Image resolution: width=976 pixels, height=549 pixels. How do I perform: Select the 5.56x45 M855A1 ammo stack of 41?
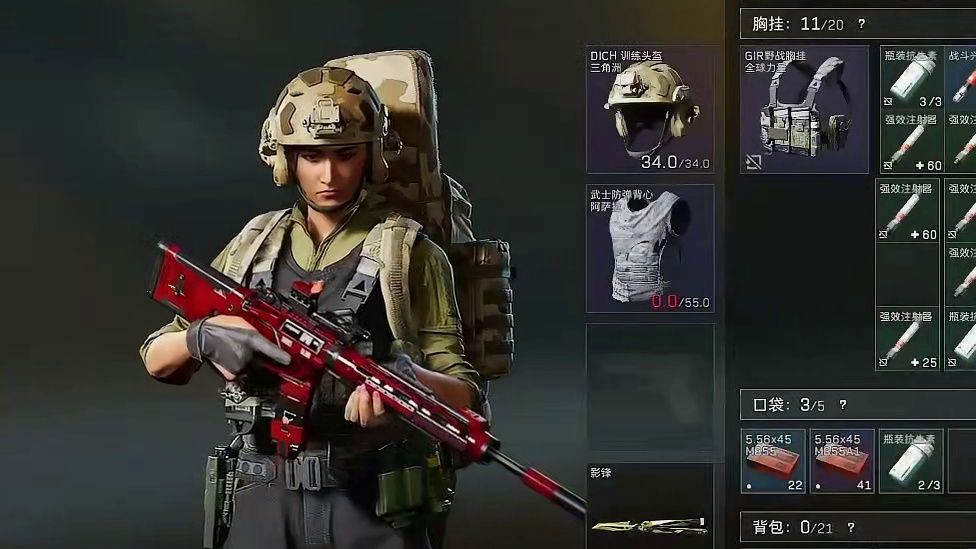tap(842, 461)
